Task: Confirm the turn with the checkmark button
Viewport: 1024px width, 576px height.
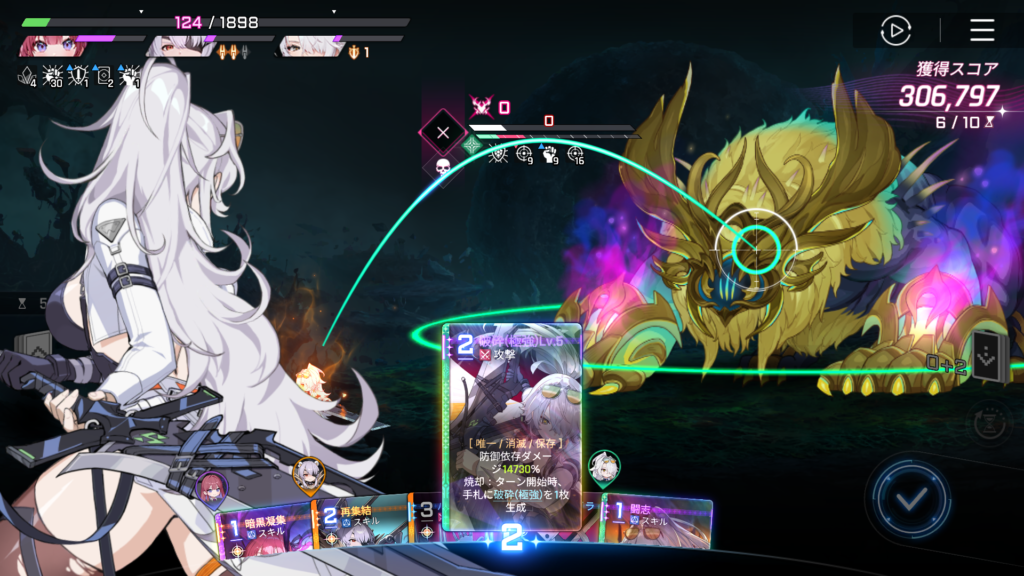Action: tap(911, 495)
